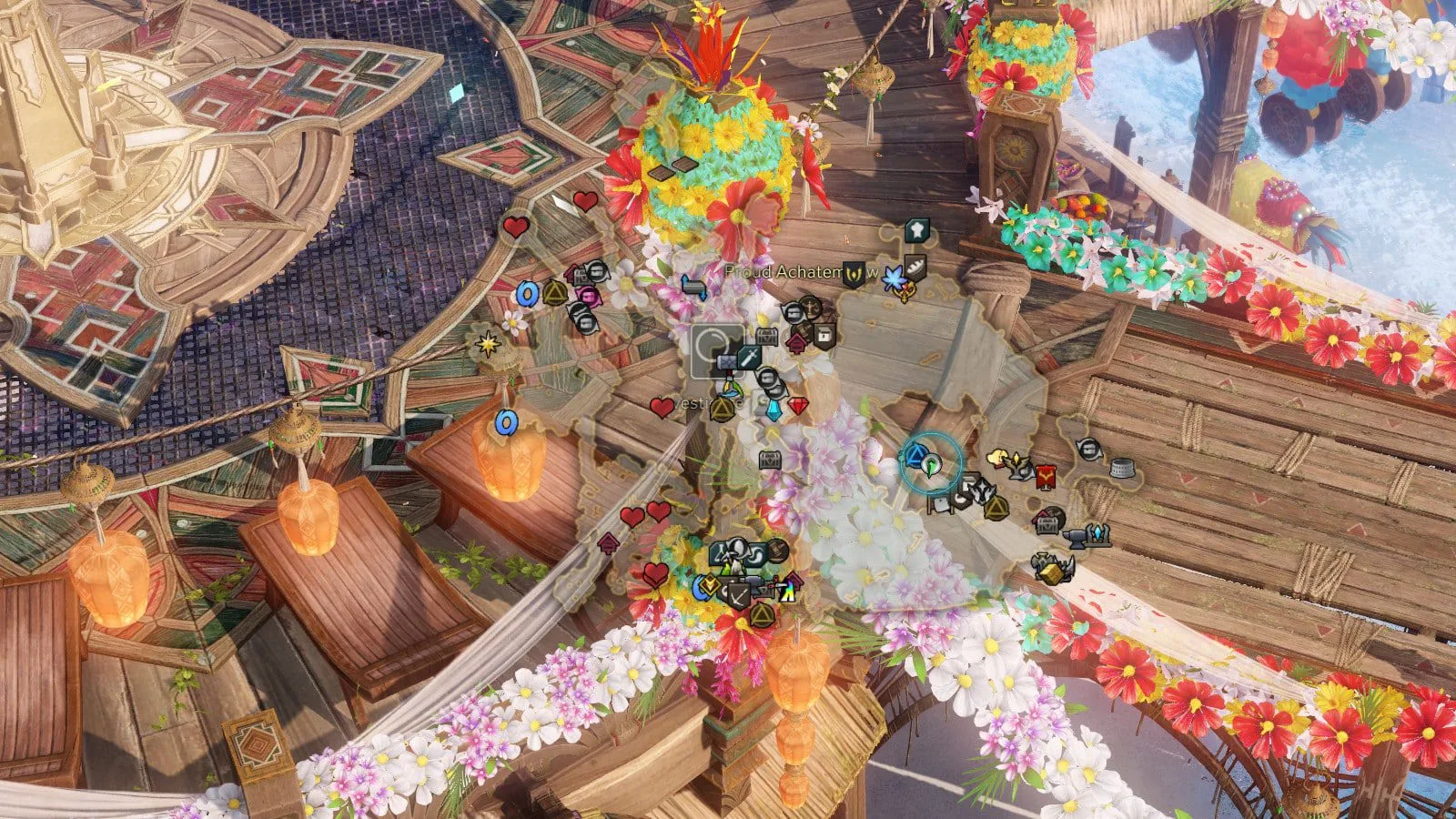Select the gold laurel shield marker
The width and height of the screenshot is (1456, 819).
tap(854, 273)
